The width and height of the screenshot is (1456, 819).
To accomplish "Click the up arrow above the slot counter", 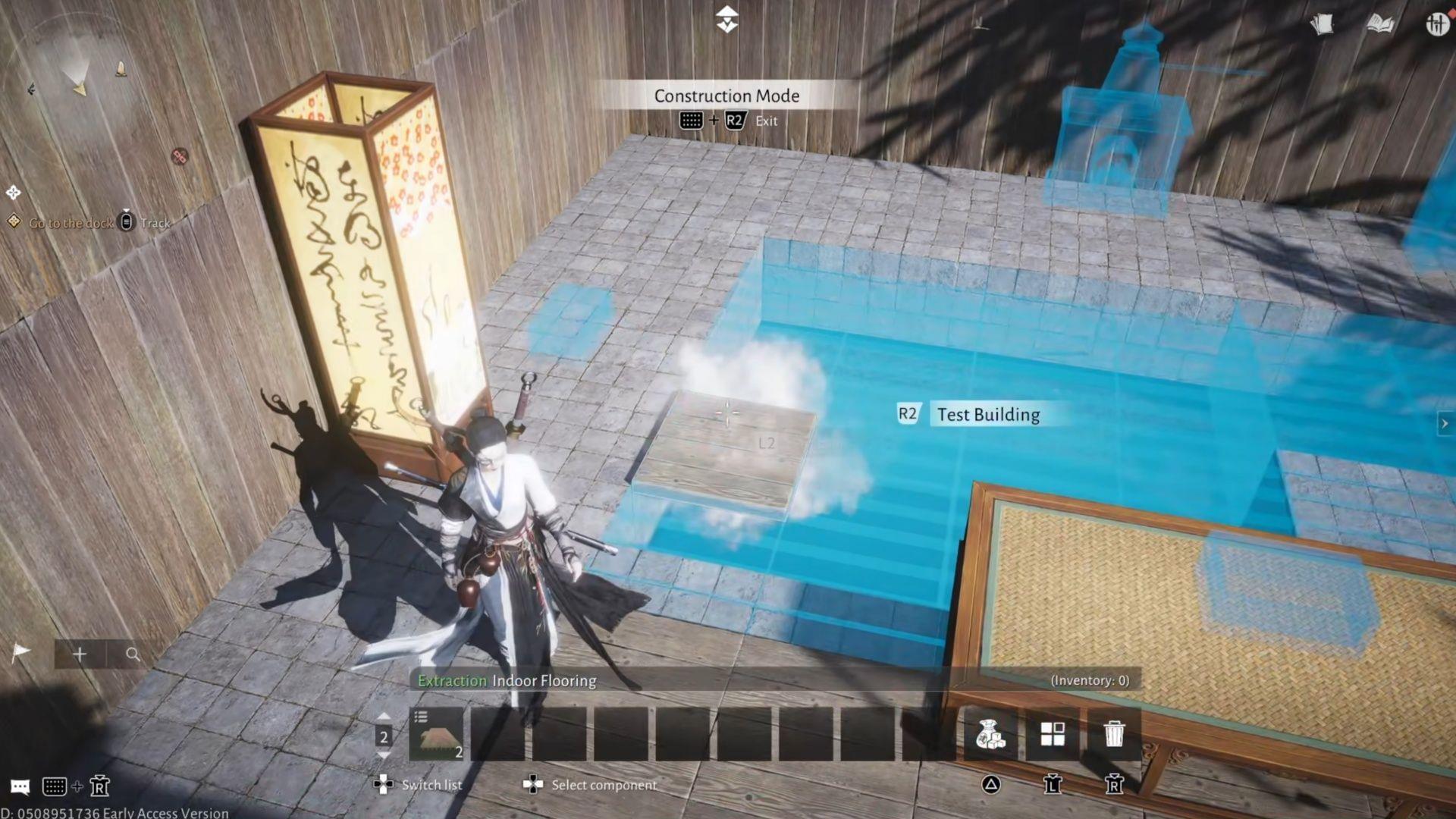I will [383, 717].
